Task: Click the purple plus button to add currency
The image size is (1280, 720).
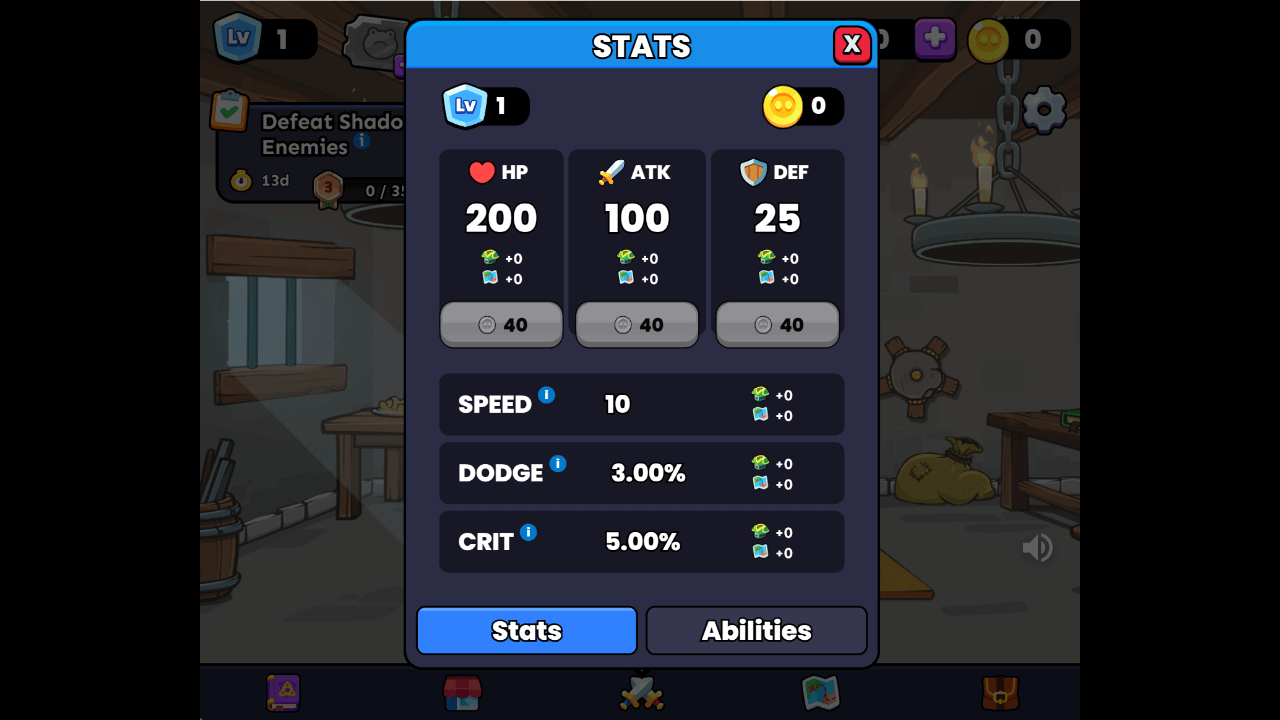Action: pyautogui.click(x=934, y=40)
